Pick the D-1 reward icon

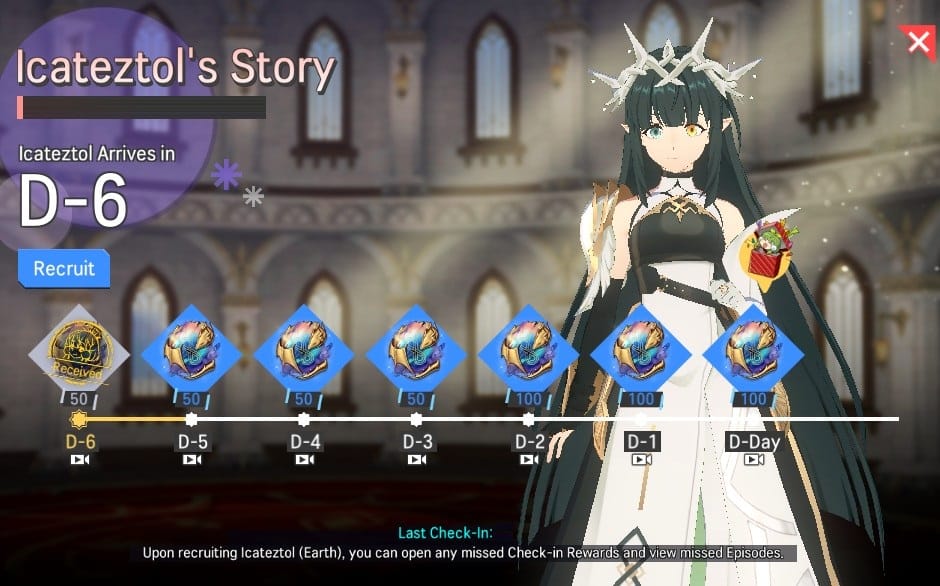(641, 350)
